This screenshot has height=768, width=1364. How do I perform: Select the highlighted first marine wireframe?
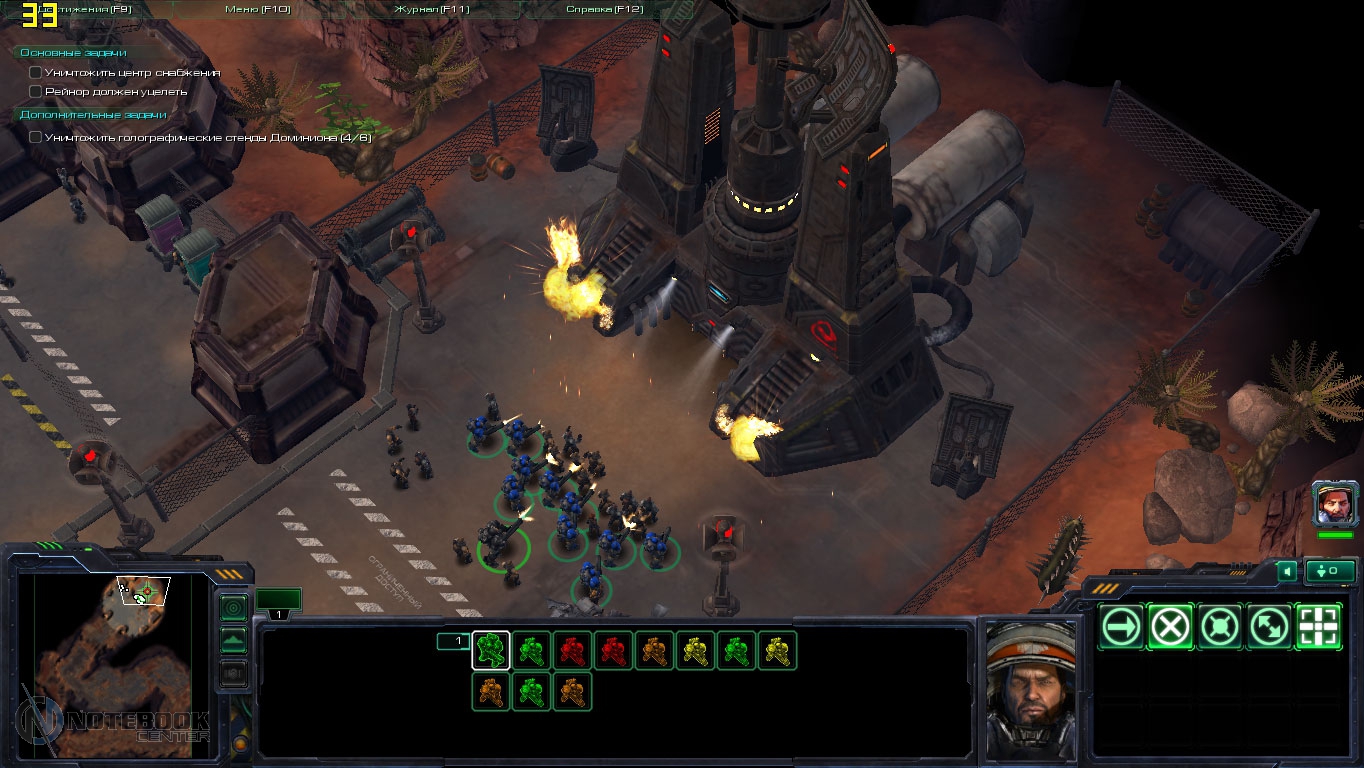[x=491, y=650]
